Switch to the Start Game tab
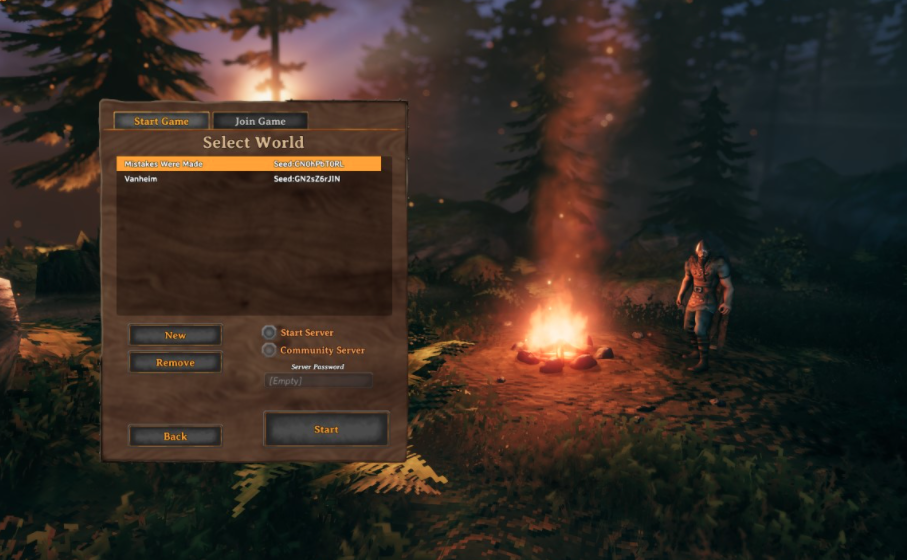907x560 pixels. [x=161, y=121]
